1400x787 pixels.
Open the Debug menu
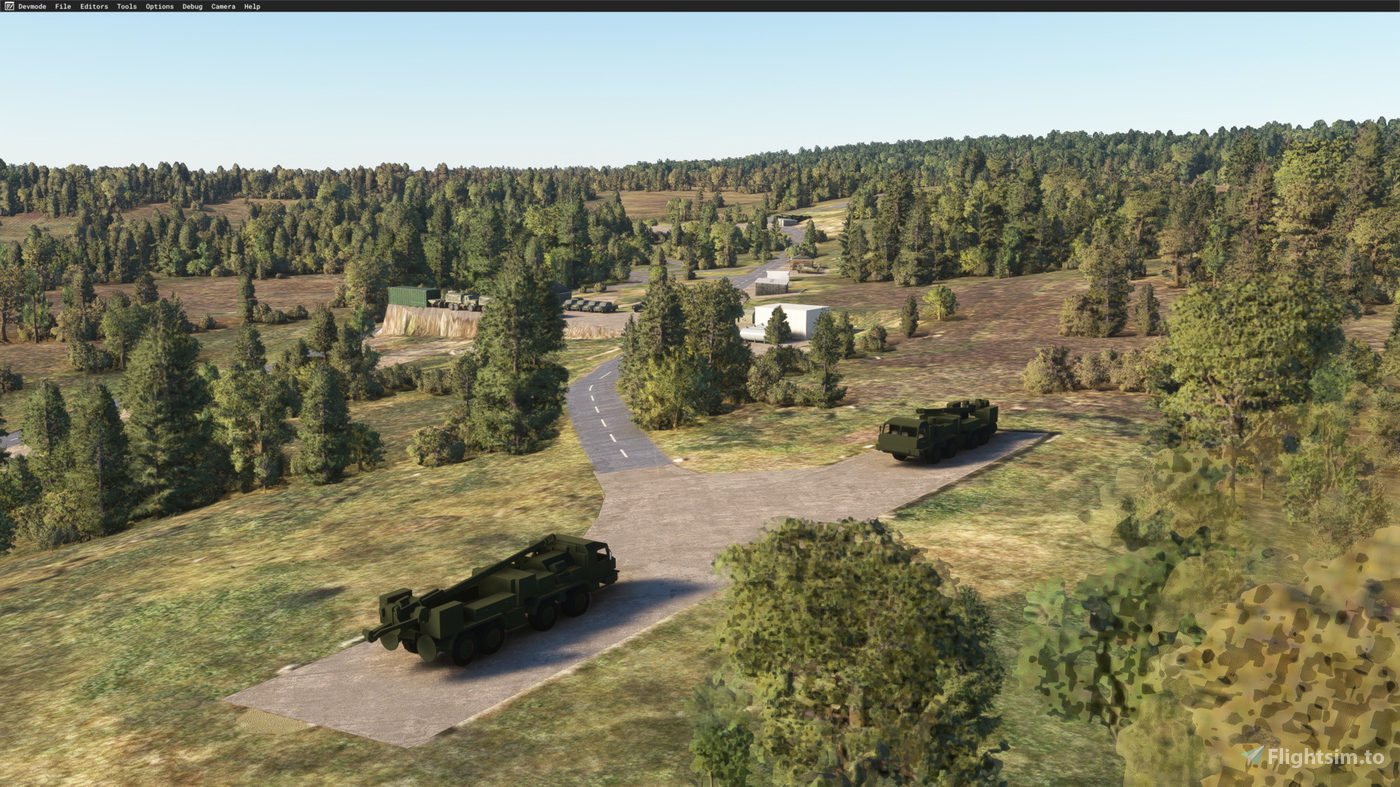coord(192,5)
